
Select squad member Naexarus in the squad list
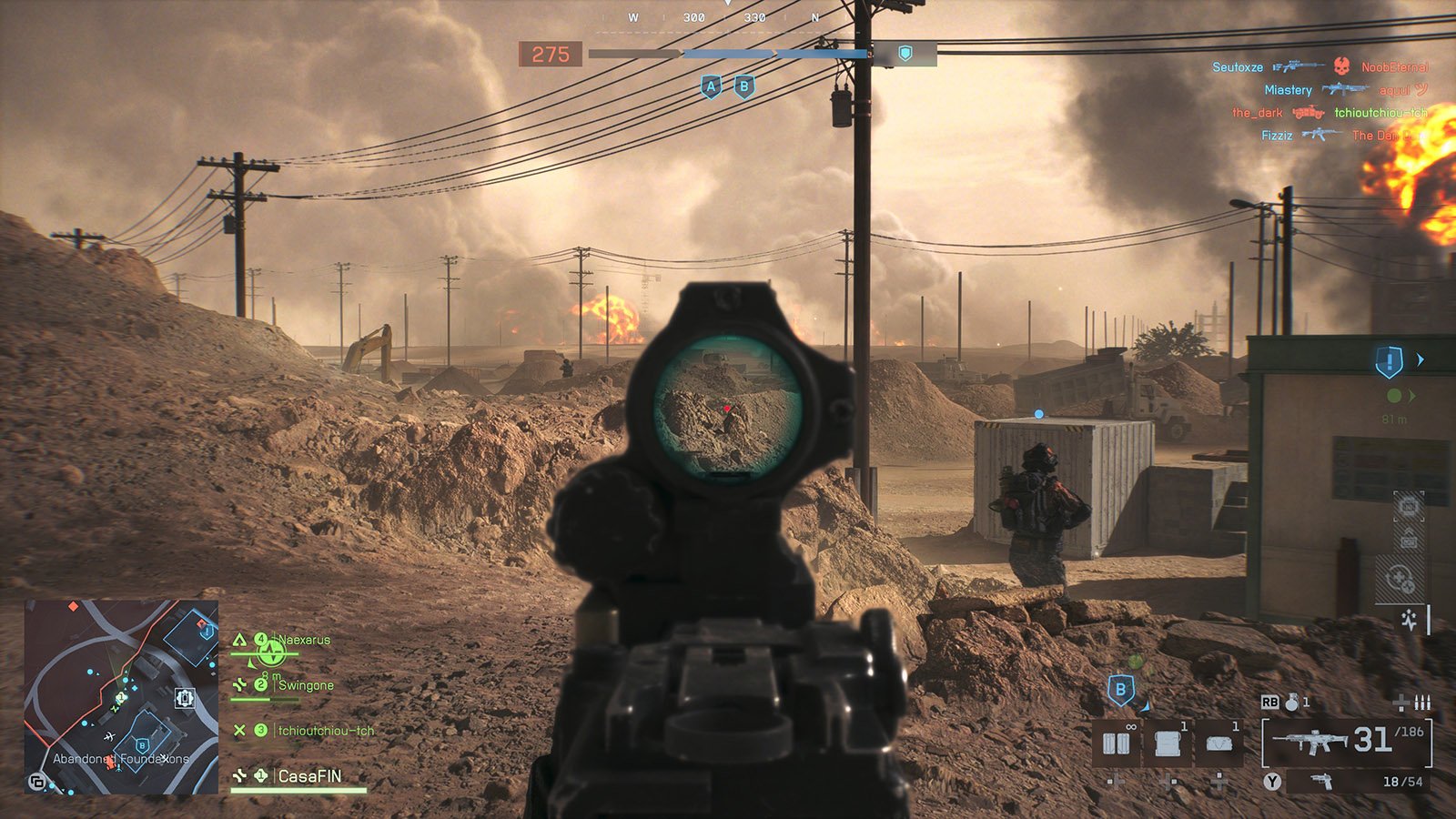(304, 640)
